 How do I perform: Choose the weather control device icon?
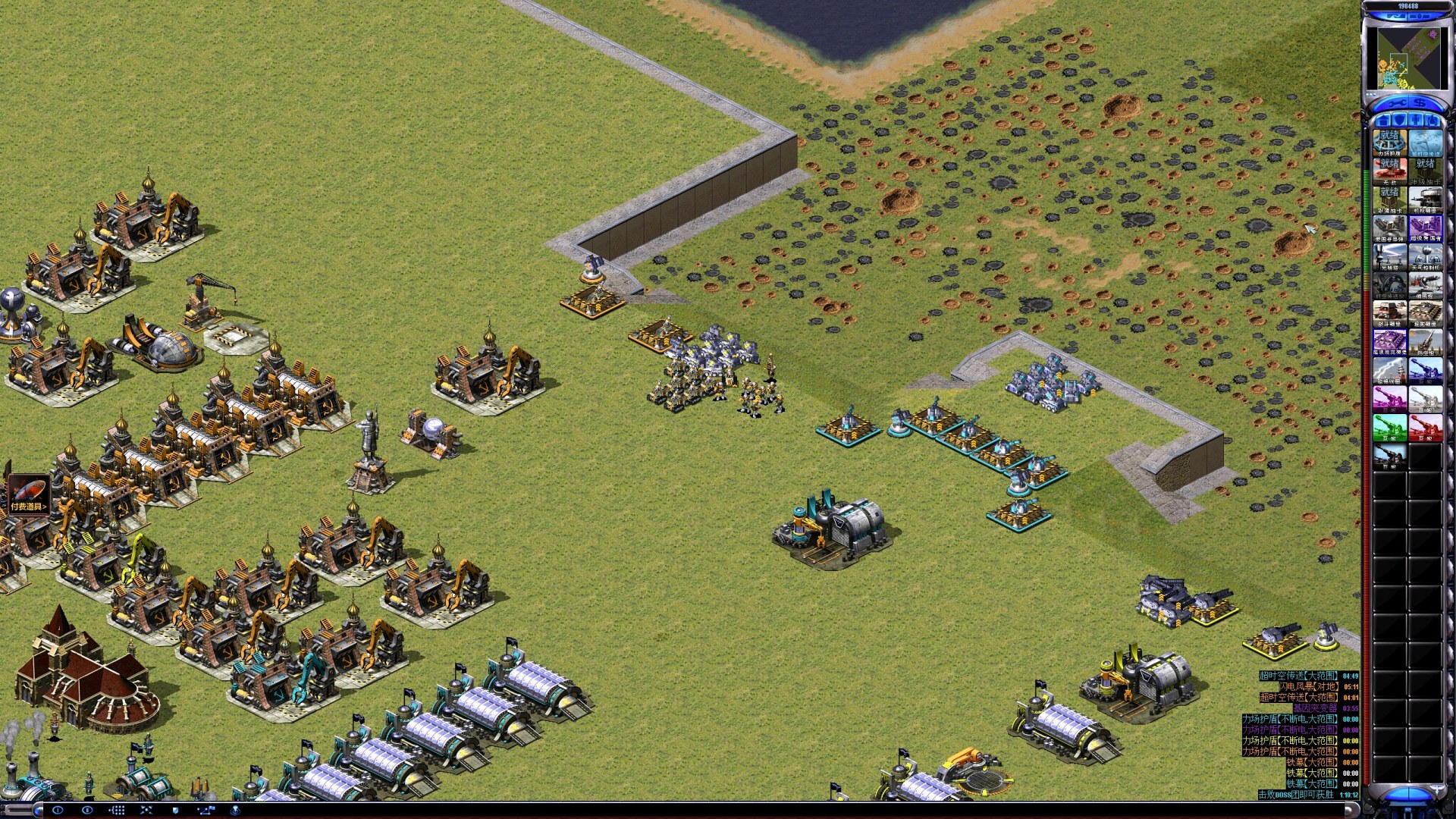coord(1425,256)
